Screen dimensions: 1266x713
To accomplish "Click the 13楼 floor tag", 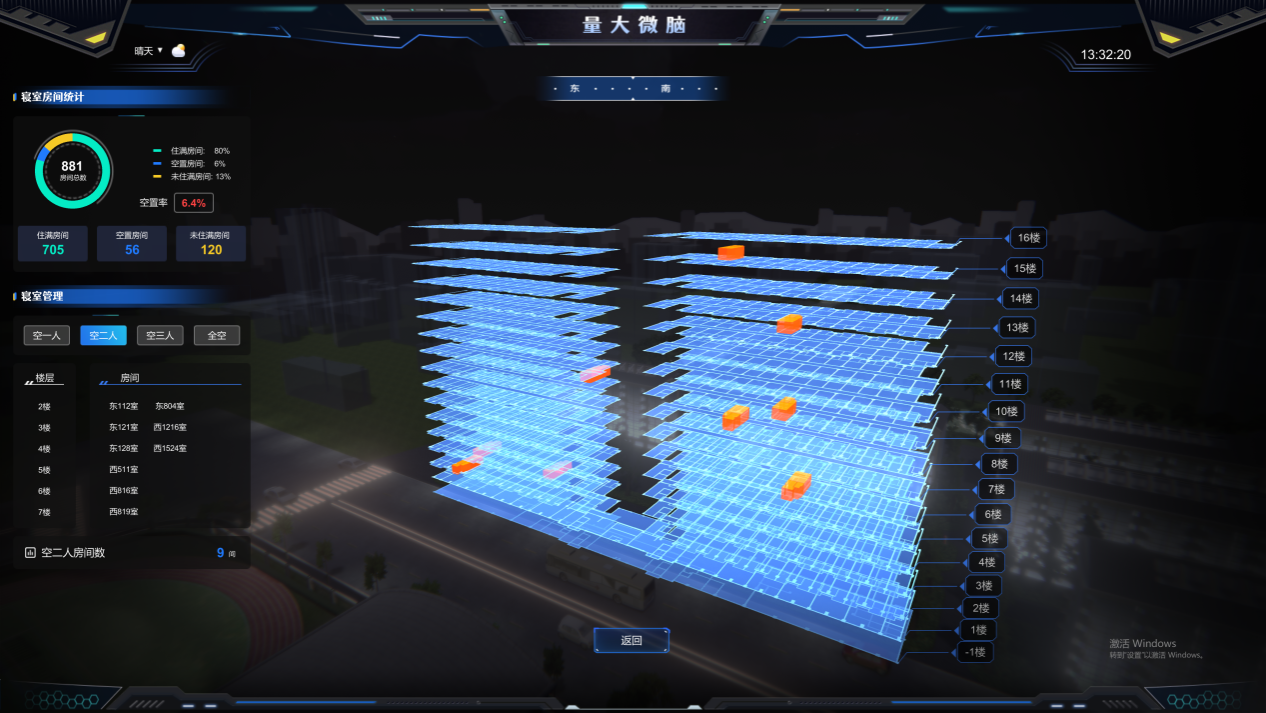I will tap(1016, 327).
